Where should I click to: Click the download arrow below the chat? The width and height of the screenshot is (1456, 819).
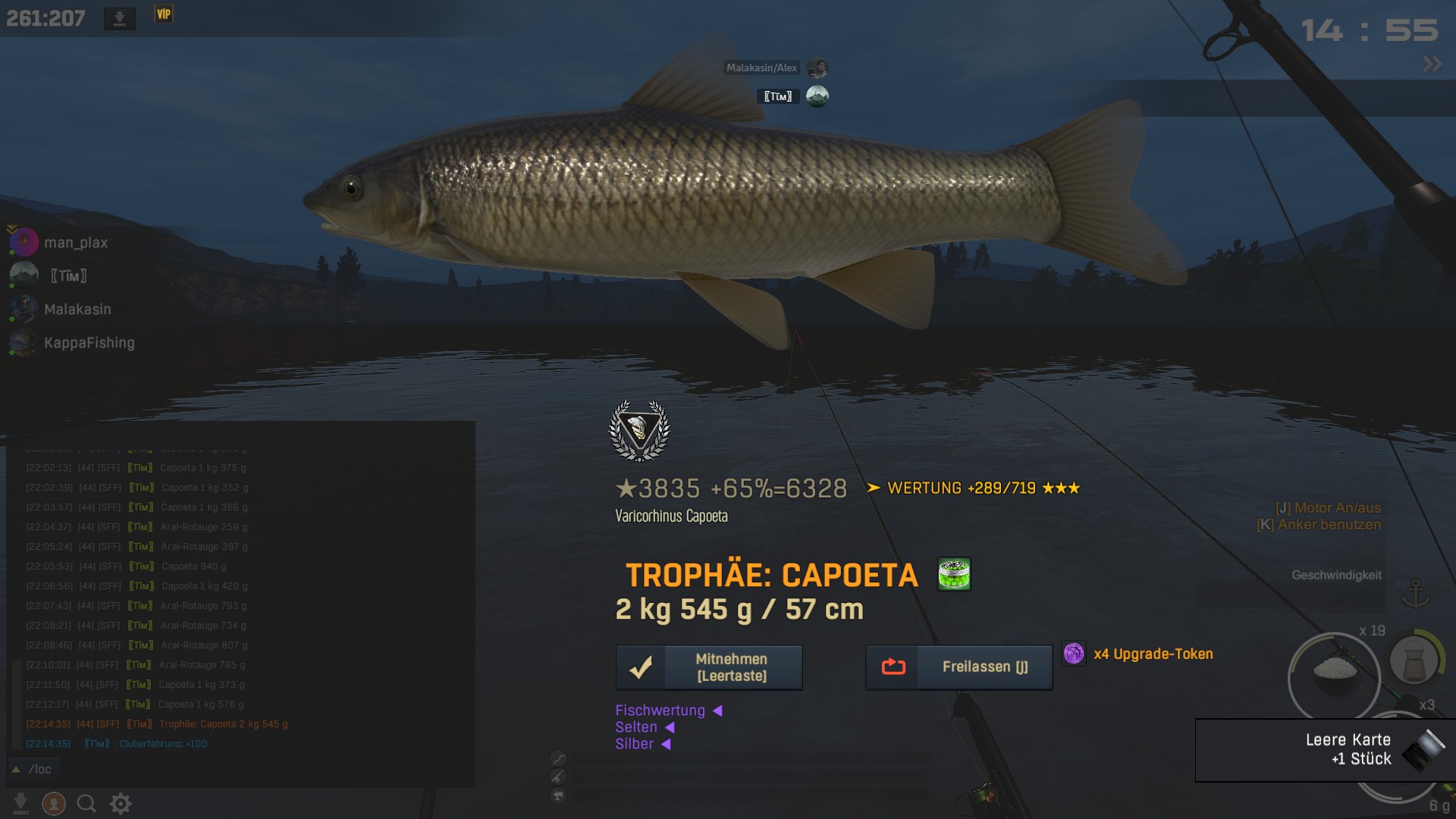(21, 803)
